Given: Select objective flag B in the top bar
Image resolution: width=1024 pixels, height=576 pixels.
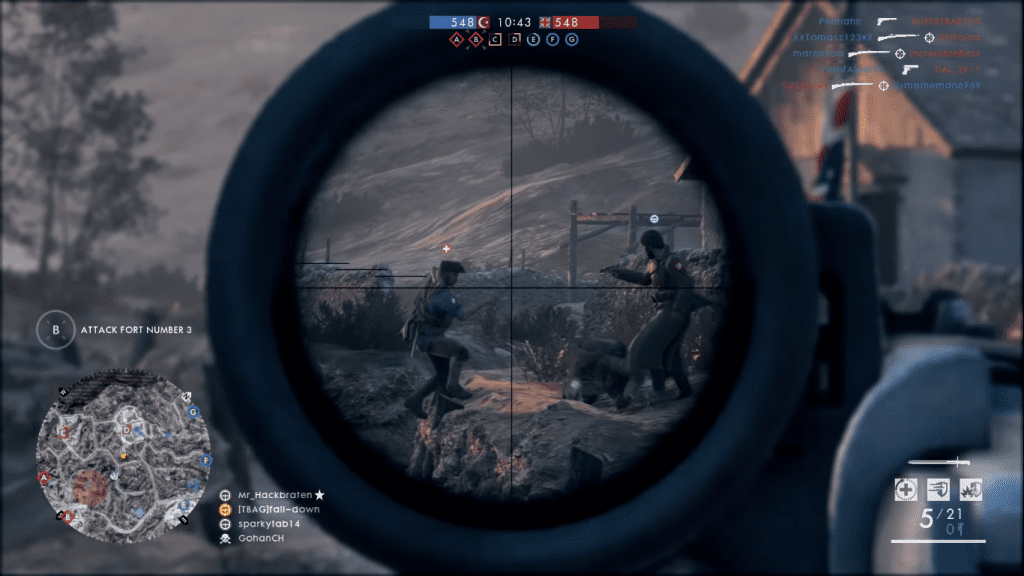Looking at the screenshot, I should [x=476, y=40].
